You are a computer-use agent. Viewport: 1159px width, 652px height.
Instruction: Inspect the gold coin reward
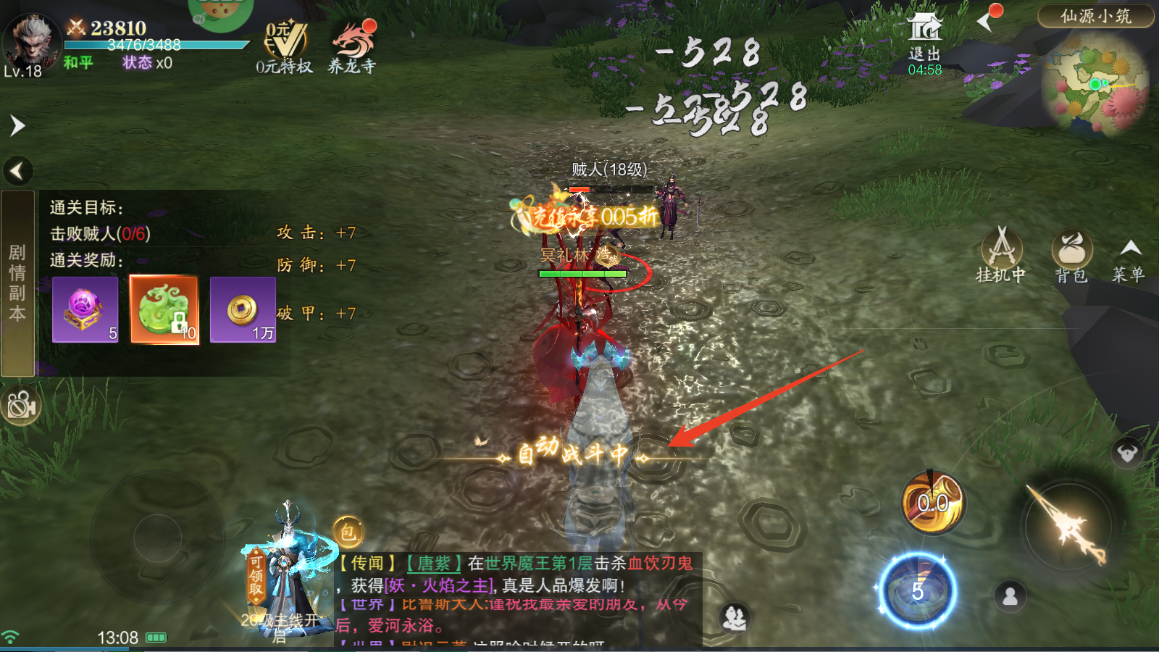click(243, 309)
